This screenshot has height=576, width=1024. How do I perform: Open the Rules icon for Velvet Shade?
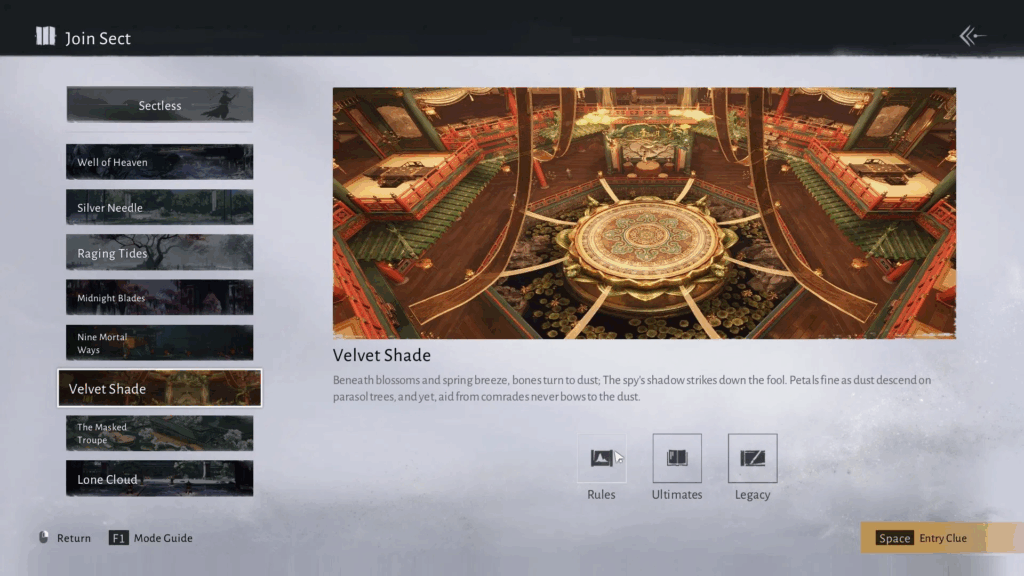point(601,458)
